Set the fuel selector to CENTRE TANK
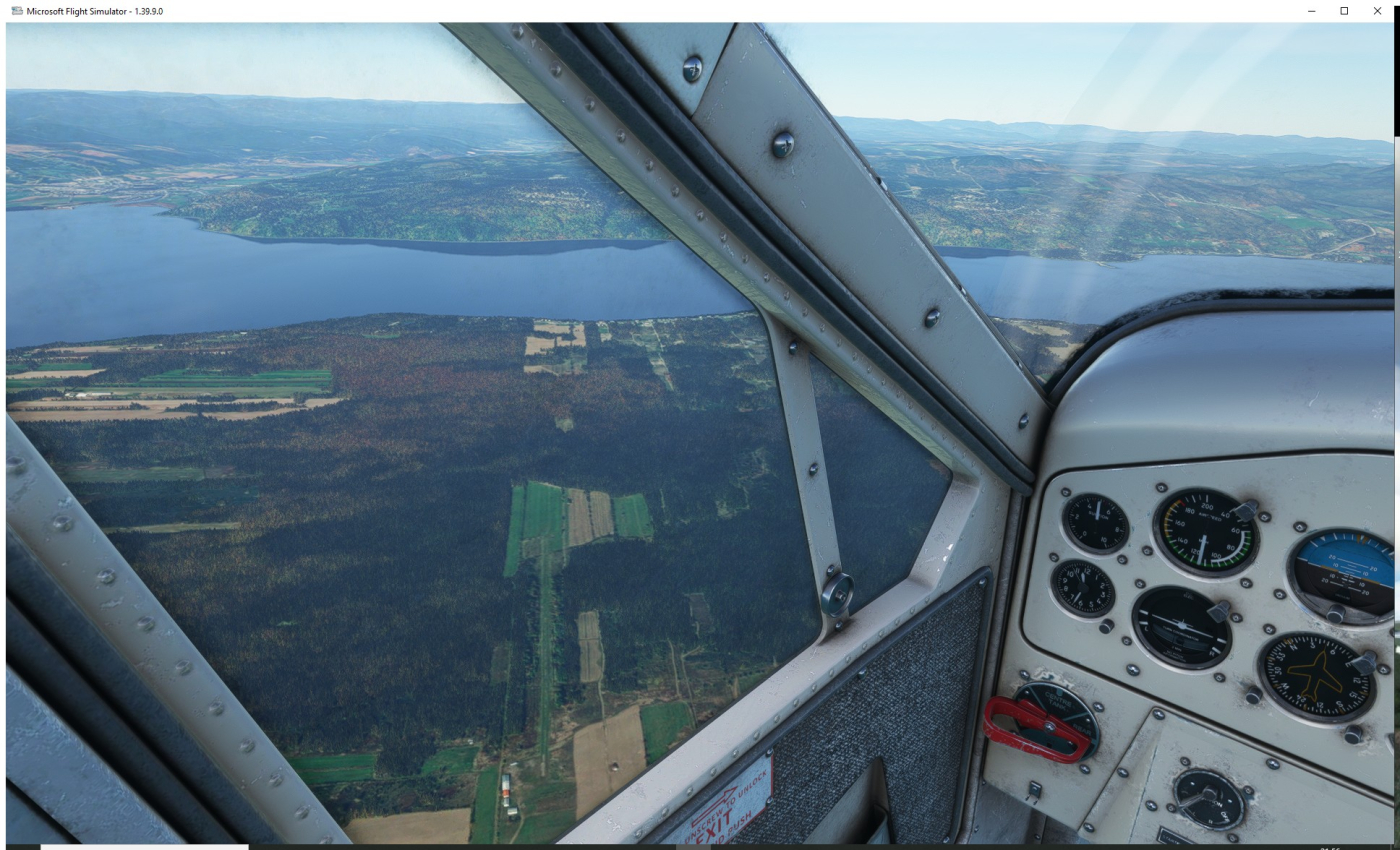The height and width of the screenshot is (850, 1400). 1056,701
